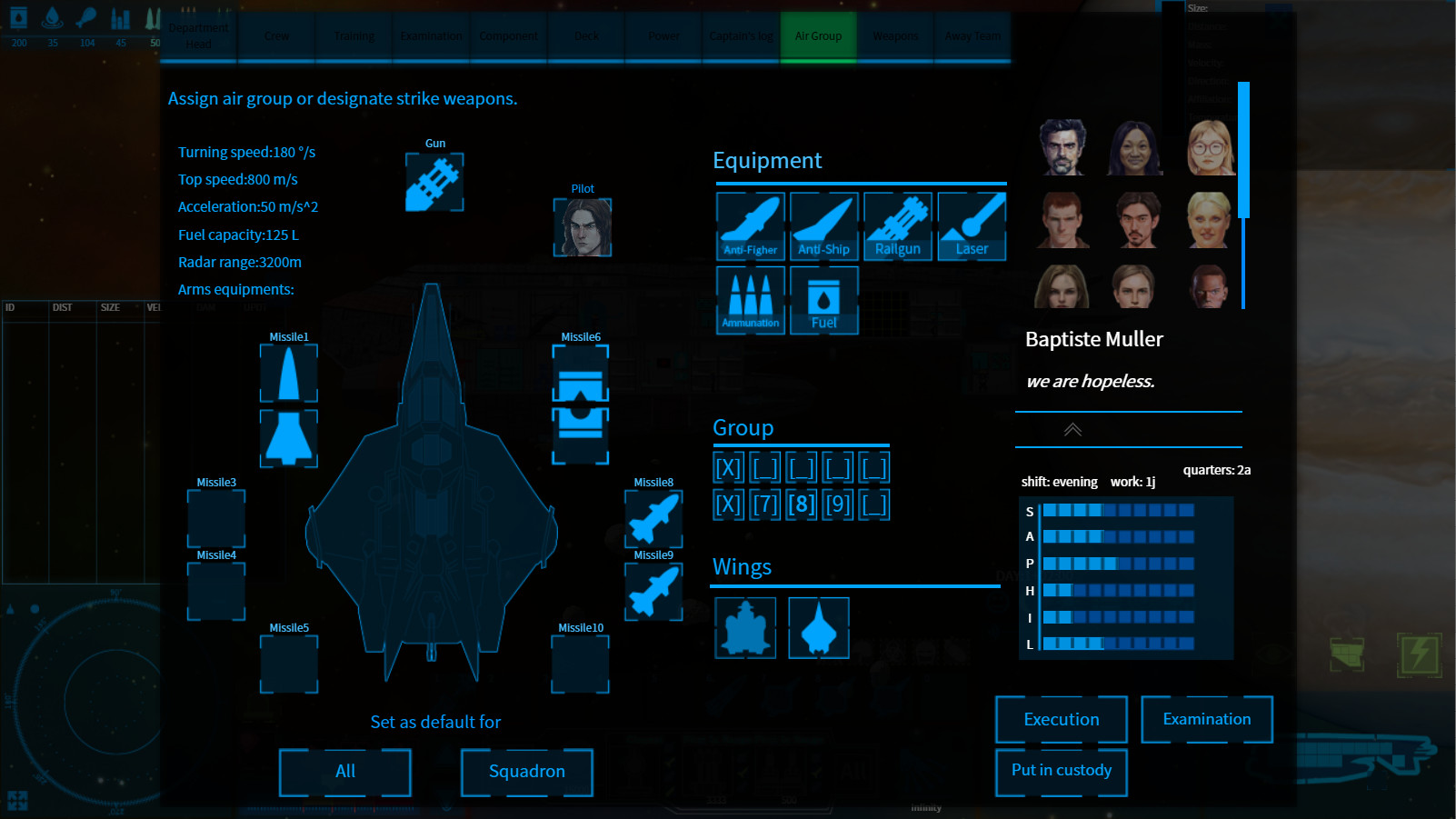Enable group slot 7
The image size is (1456, 819).
coord(764,504)
